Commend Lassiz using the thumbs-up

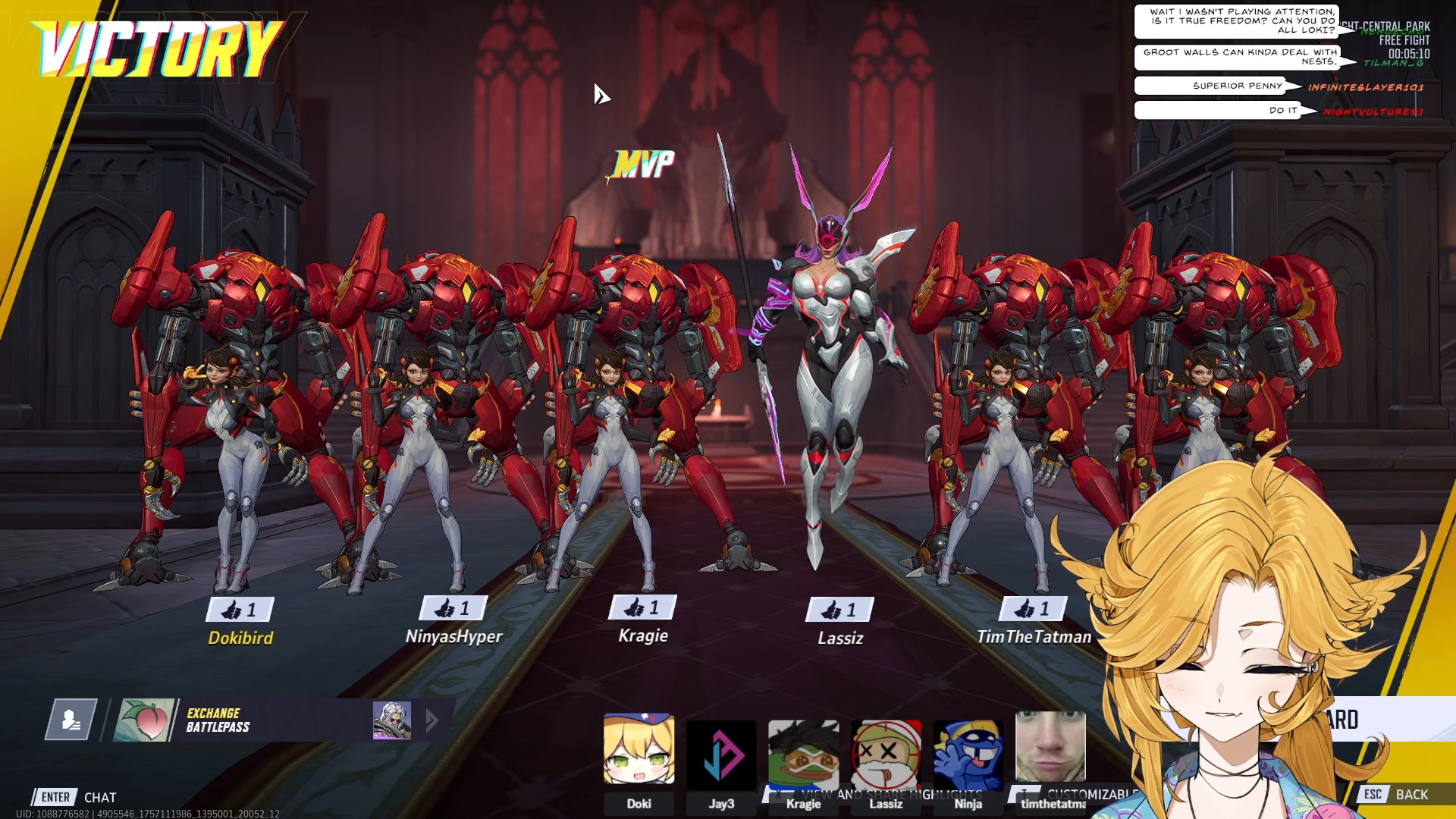tap(839, 609)
